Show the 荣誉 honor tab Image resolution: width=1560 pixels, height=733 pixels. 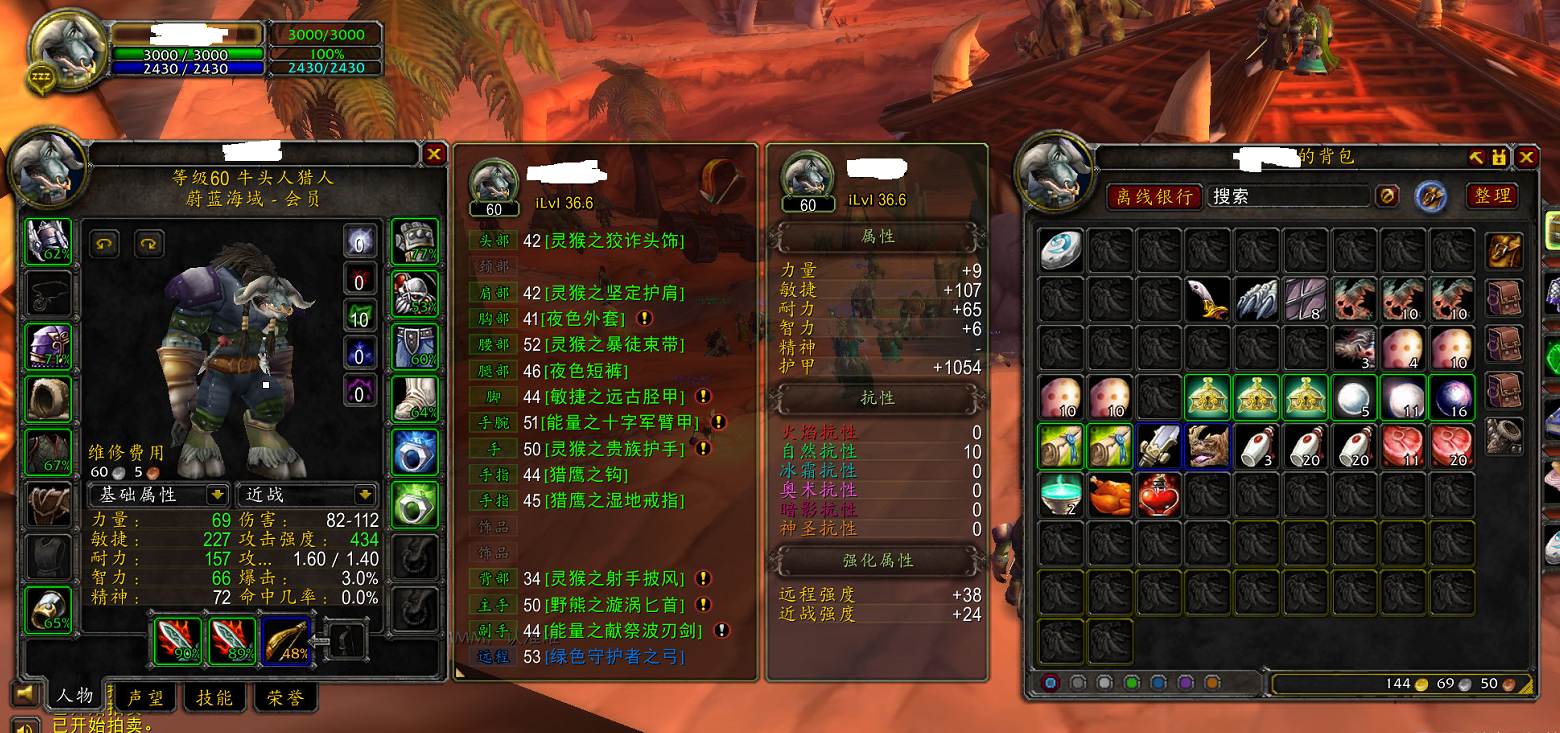click(285, 697)
